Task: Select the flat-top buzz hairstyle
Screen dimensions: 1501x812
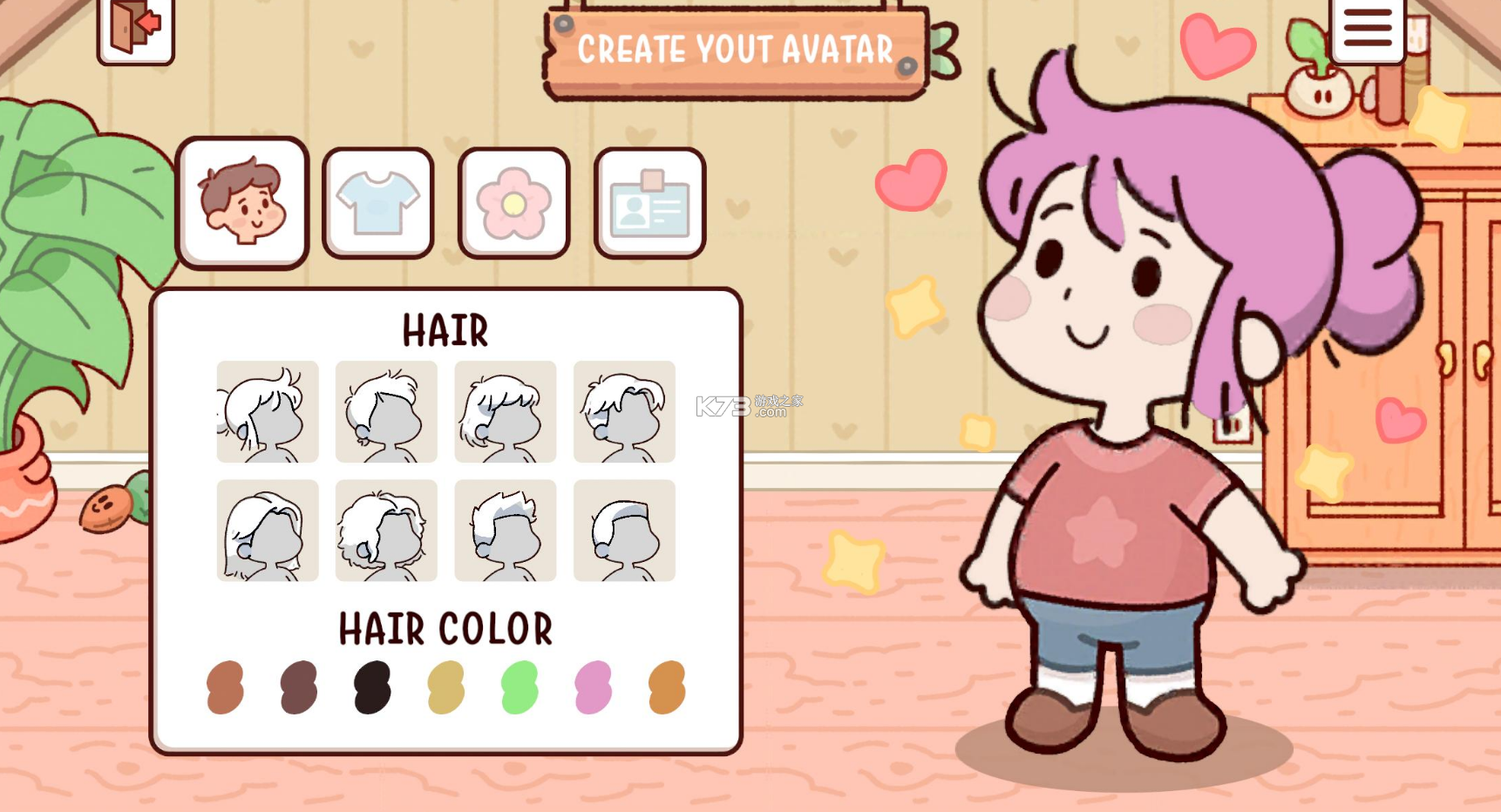Action: 624,530
